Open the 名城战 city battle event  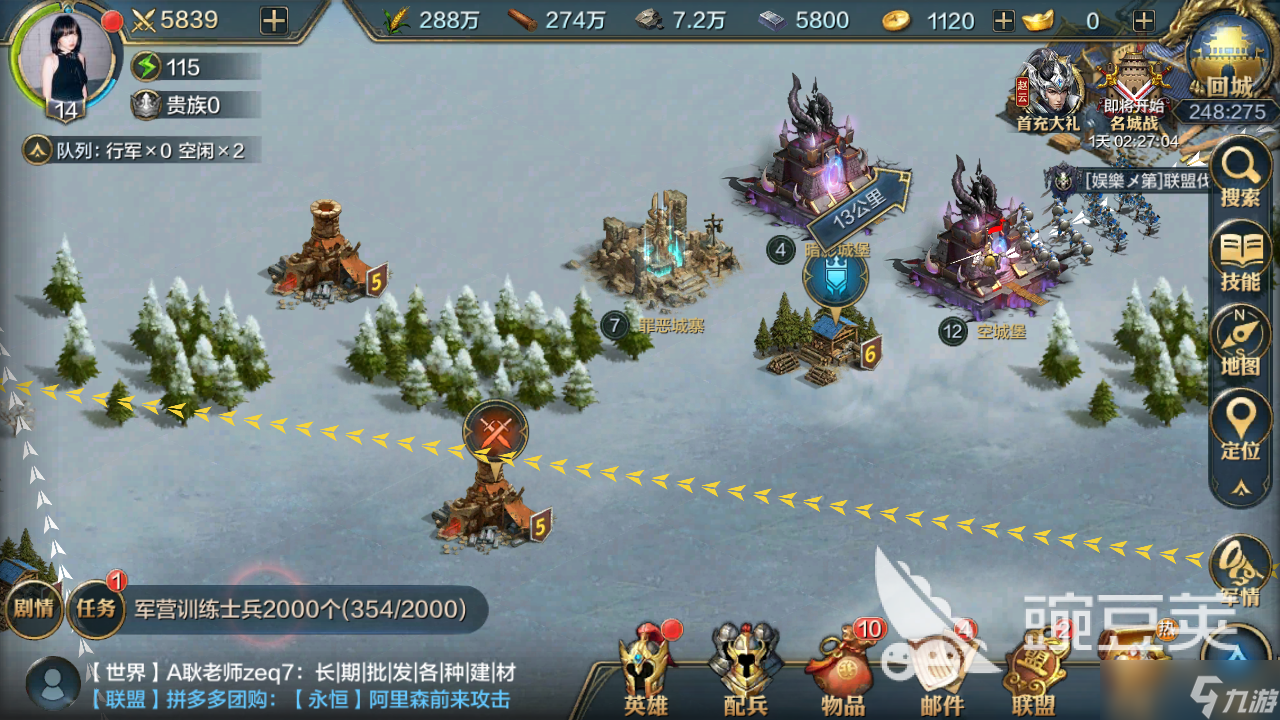1133,90
